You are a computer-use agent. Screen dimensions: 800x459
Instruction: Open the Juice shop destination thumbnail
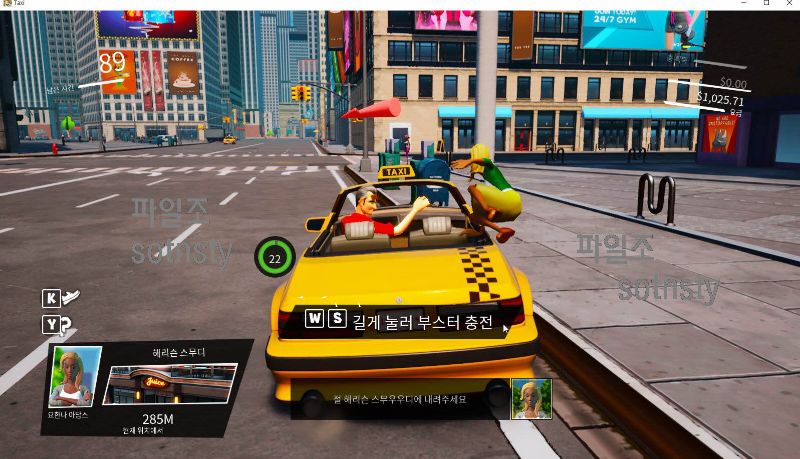[x=170, y=386]
